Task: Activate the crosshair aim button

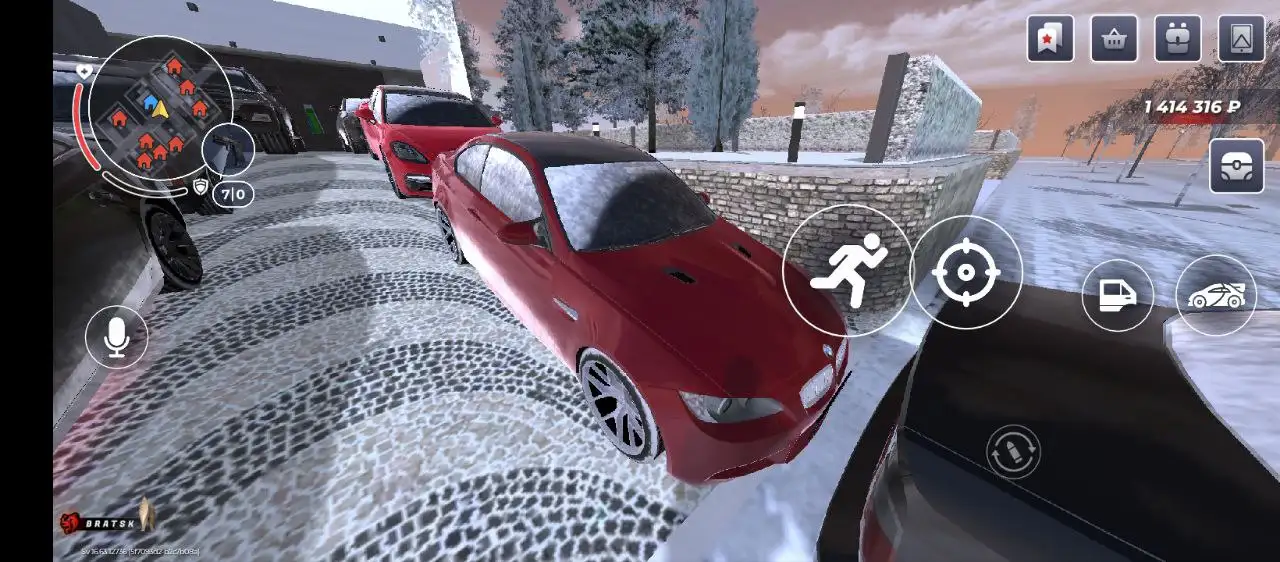Action: 966,272
